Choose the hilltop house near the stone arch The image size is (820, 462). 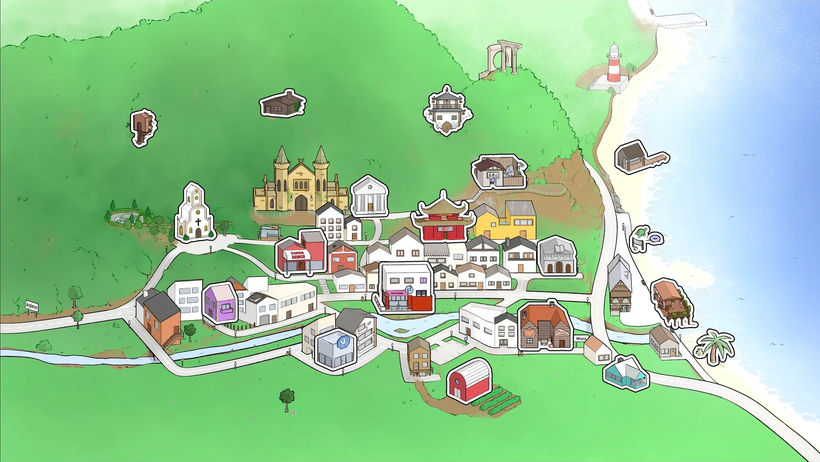tap(446, 110)
